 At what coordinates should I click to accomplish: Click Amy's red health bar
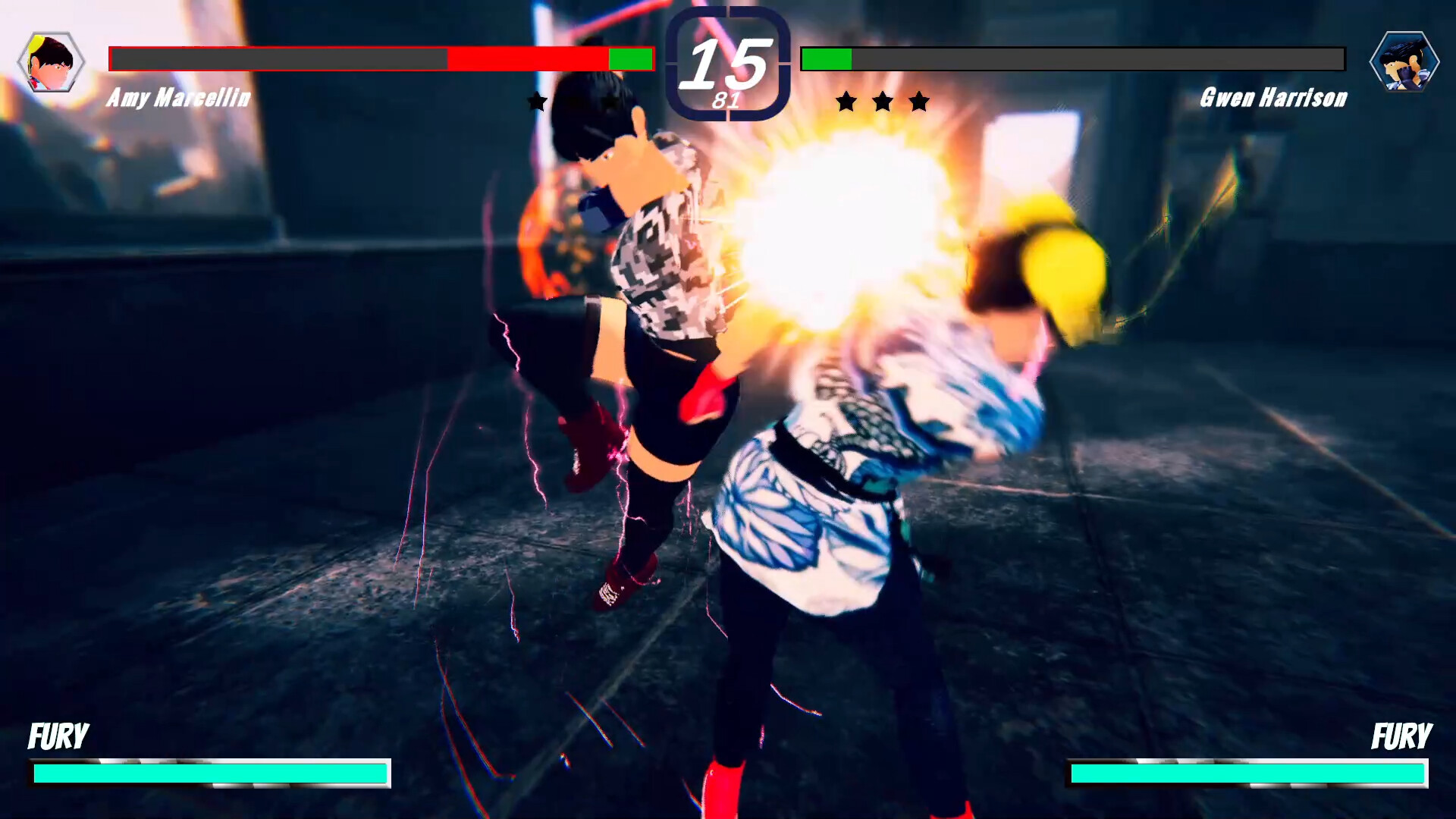[527, 58]
